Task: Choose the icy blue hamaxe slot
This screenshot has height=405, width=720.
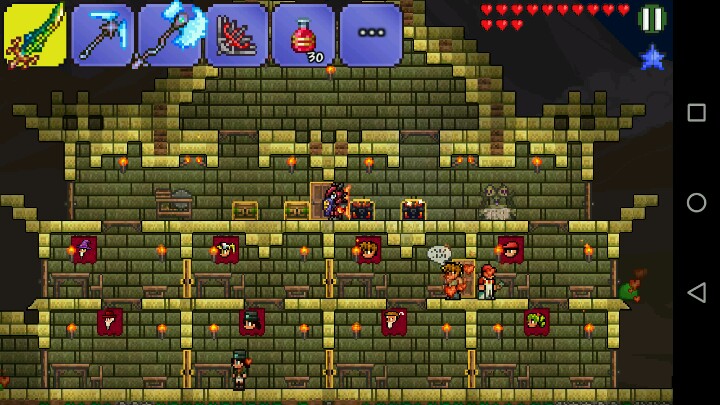Action: pos(169,35)
